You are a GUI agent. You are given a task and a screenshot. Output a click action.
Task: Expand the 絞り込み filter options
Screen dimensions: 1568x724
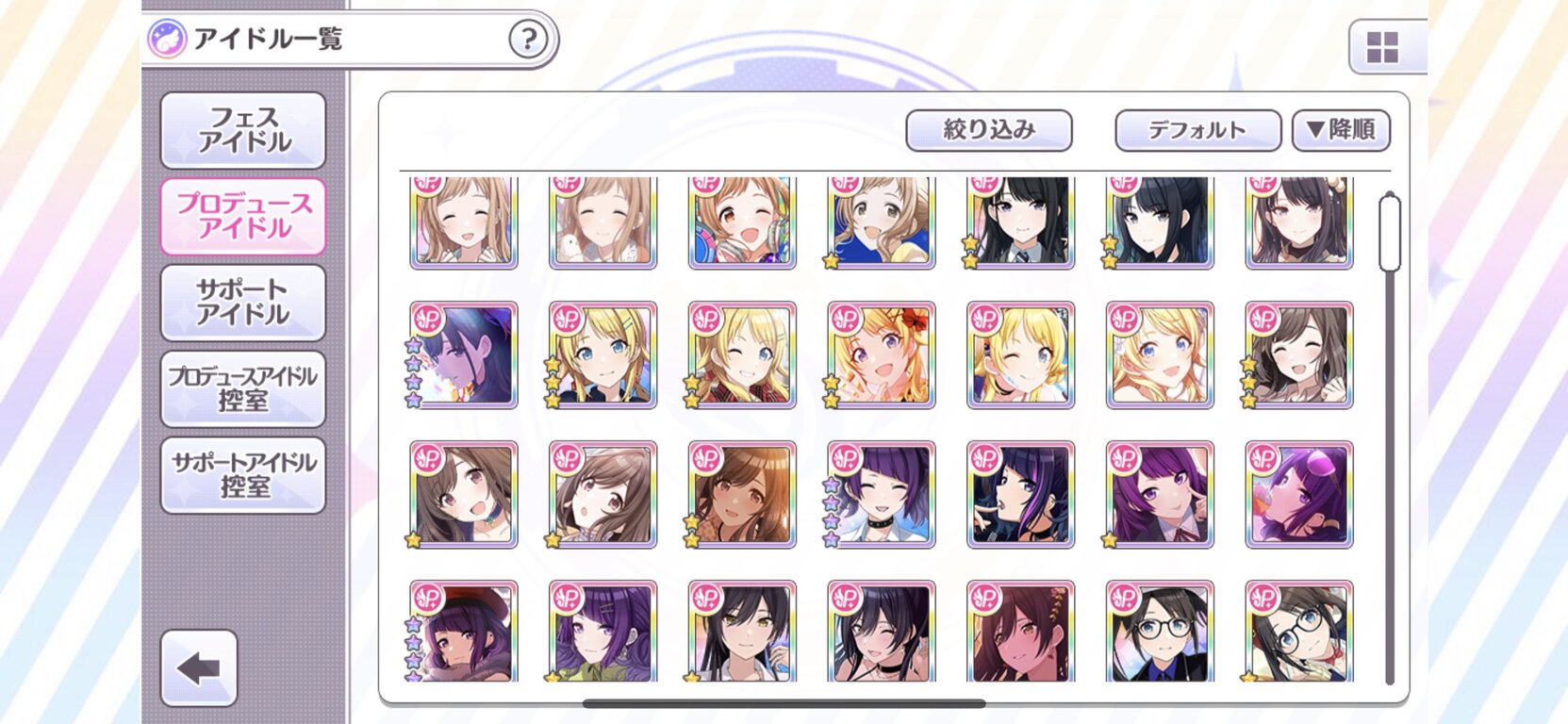[989, 129]
